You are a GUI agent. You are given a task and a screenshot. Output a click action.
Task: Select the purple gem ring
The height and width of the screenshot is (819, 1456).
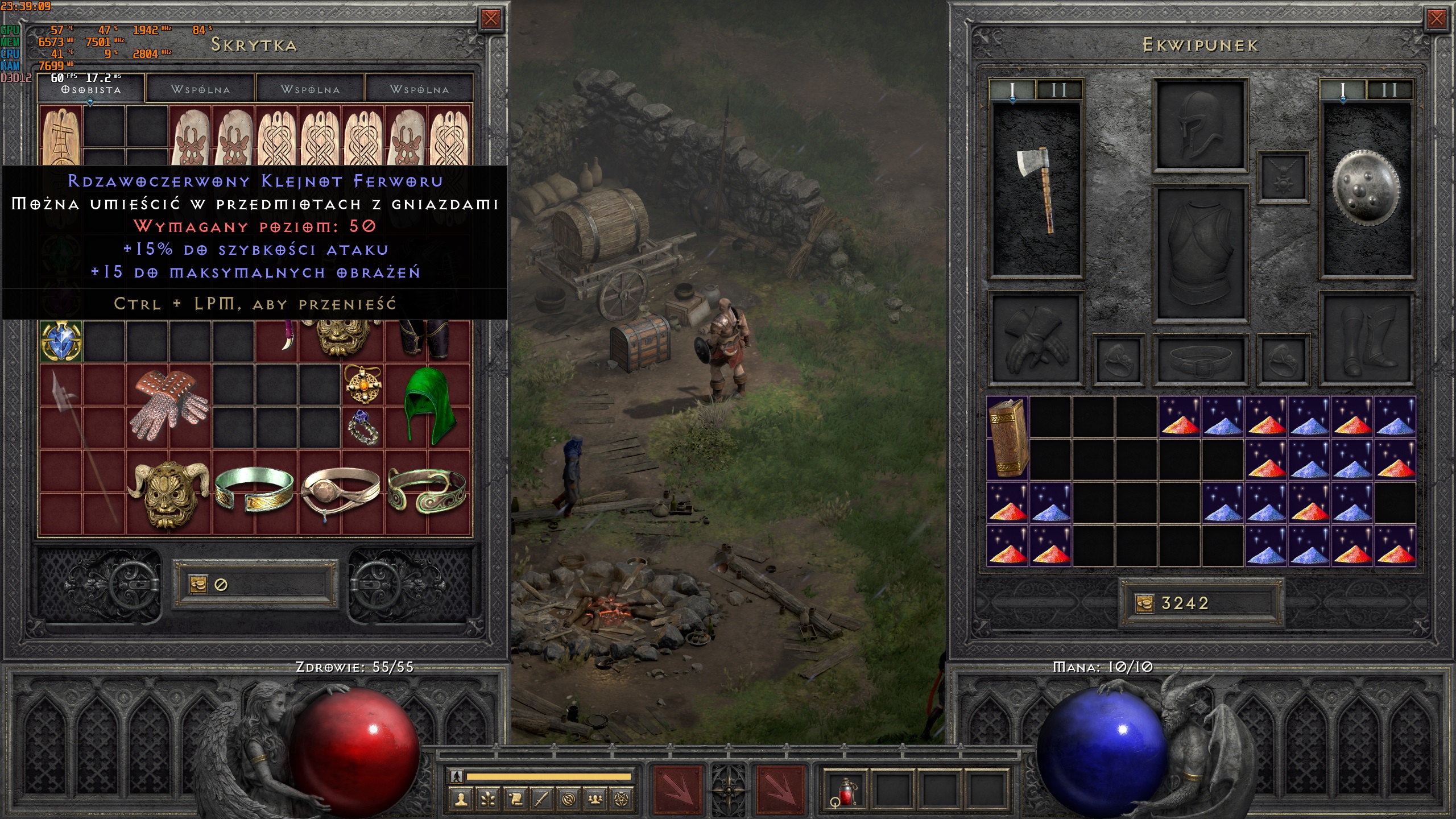point(363,428)
